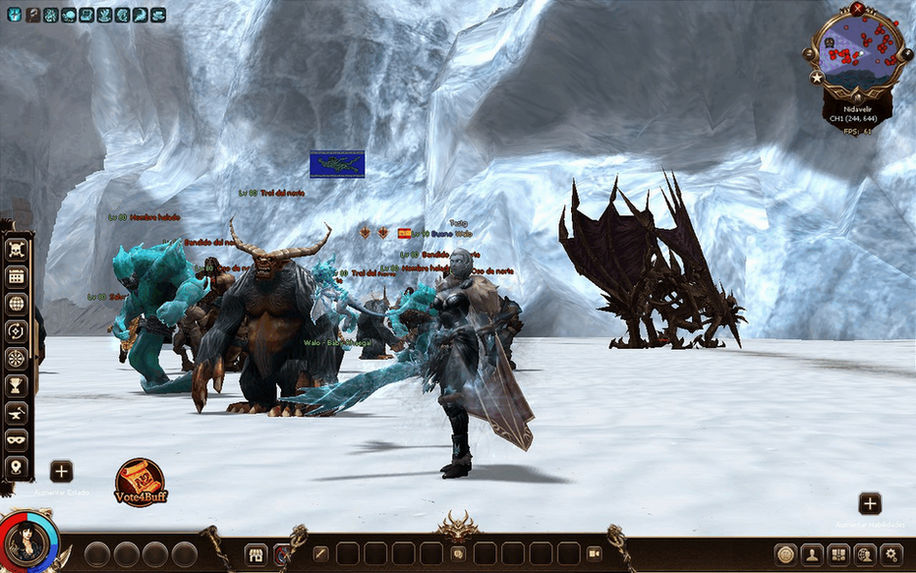
Task: Open the skull and crossbones menu
Action: [x=16, y=249]
